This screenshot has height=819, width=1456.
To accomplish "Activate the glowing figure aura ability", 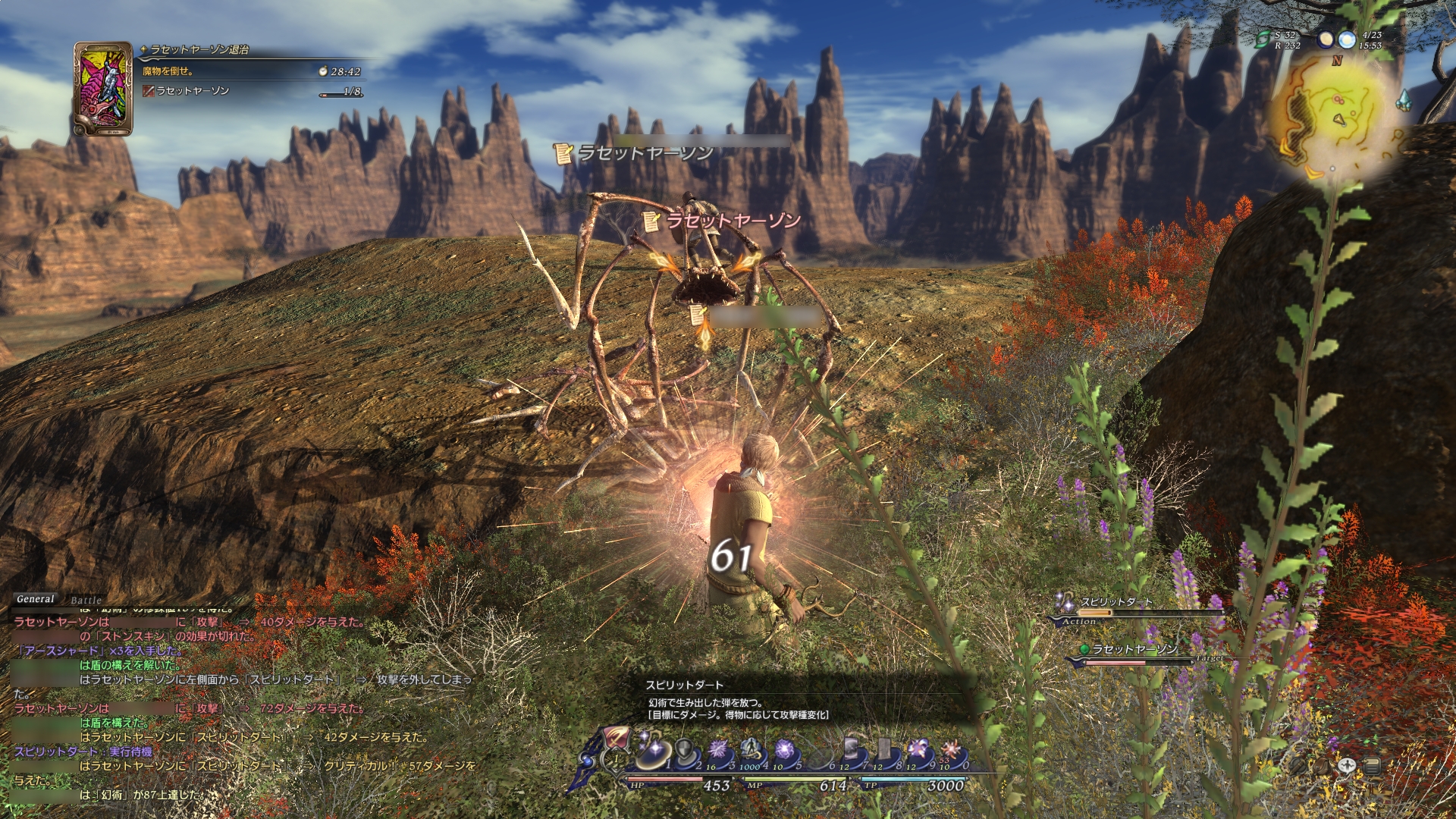I will tap(751, 750).
